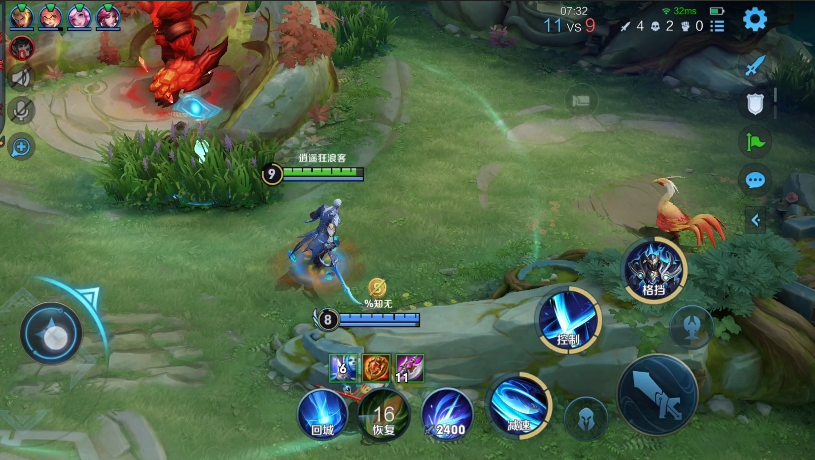Open the settings gear menu
Image resolution: width=815 pixels, height=460 pixels.
[x=754, y=19]
